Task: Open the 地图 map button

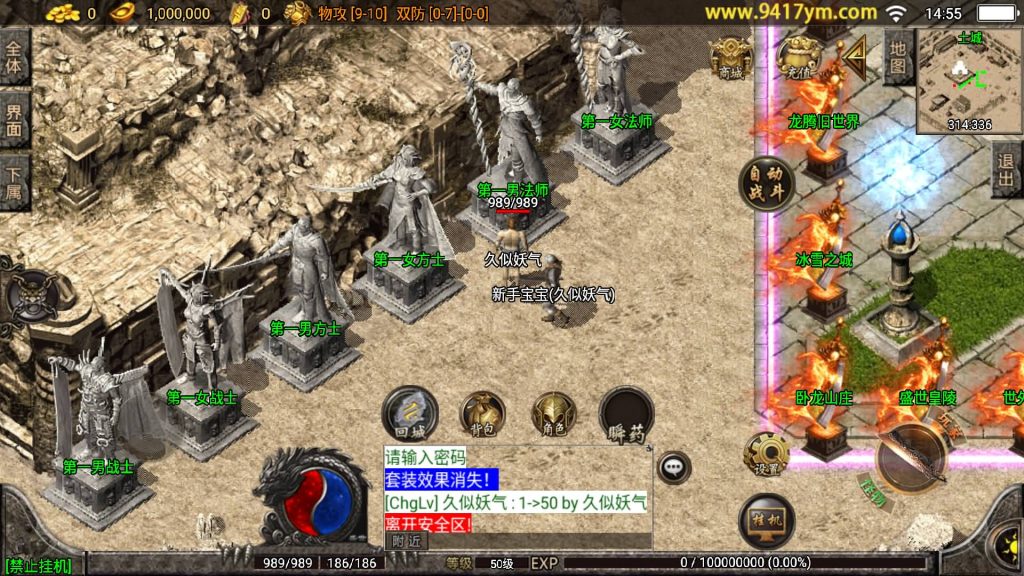Action: coord(898,57)
